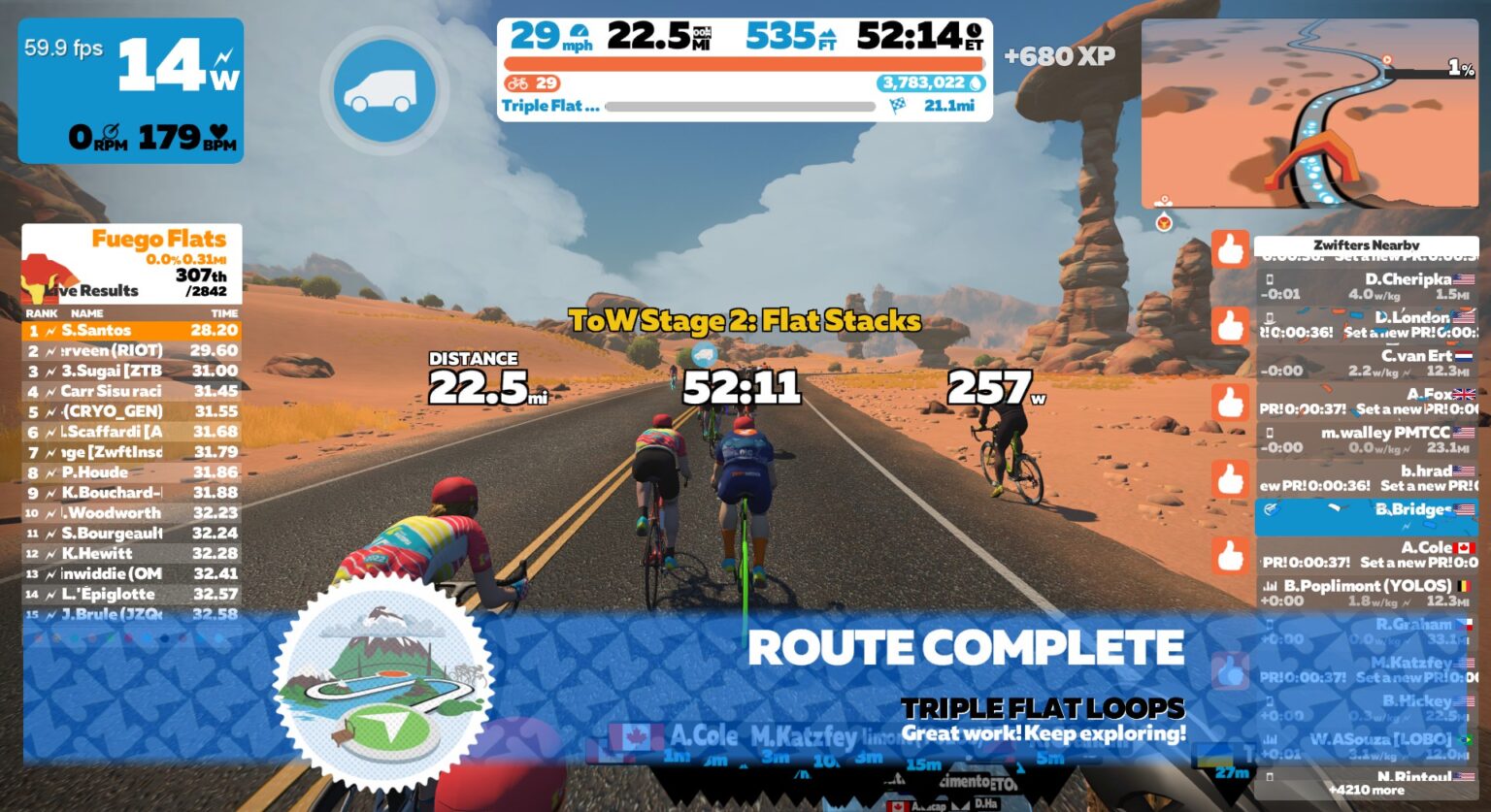Viewport: 1491px width, 812px height.
Task: Click A.Cole's Ride On thumb
Action: click(1232, 555)
